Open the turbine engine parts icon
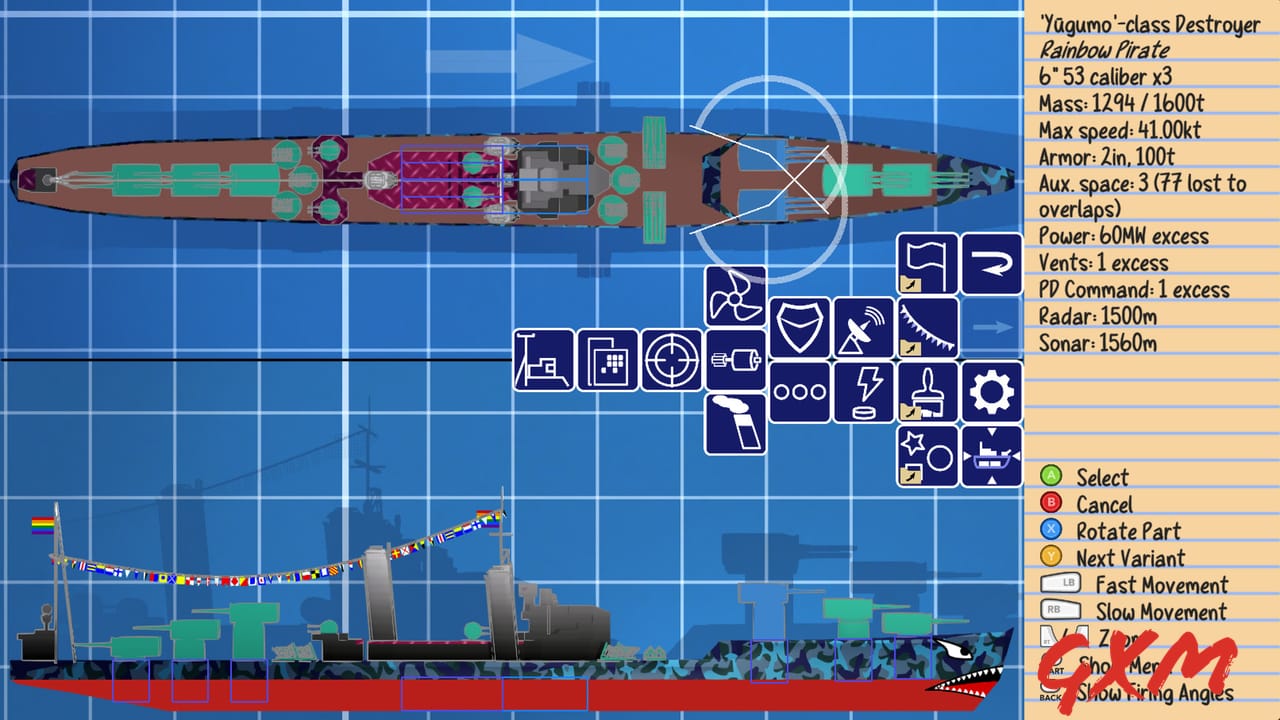The width and height of the screenshot is (1280, 720). point(735,361)
